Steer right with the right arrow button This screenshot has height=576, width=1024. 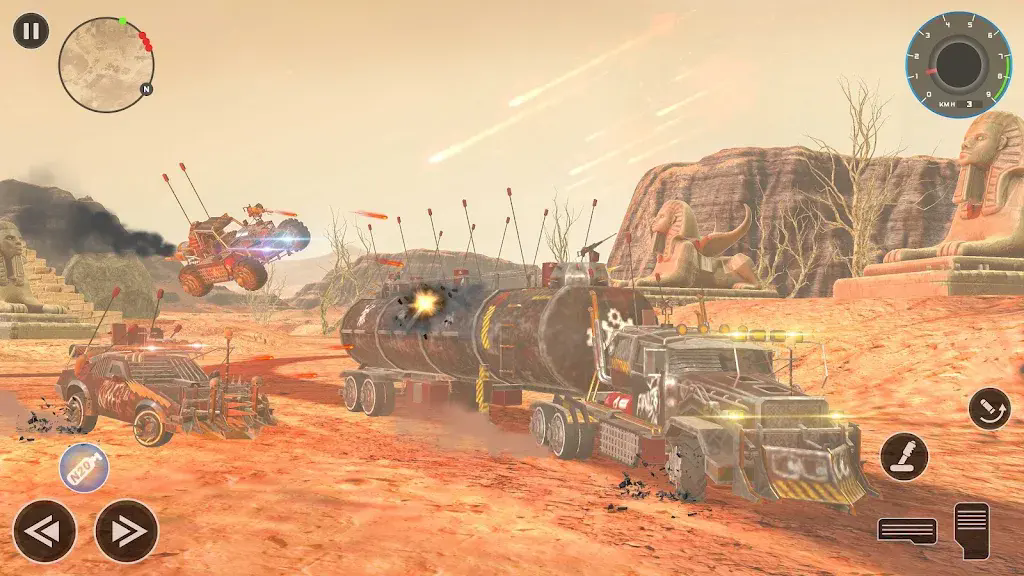pyautogui.click(x=127, y=531)
